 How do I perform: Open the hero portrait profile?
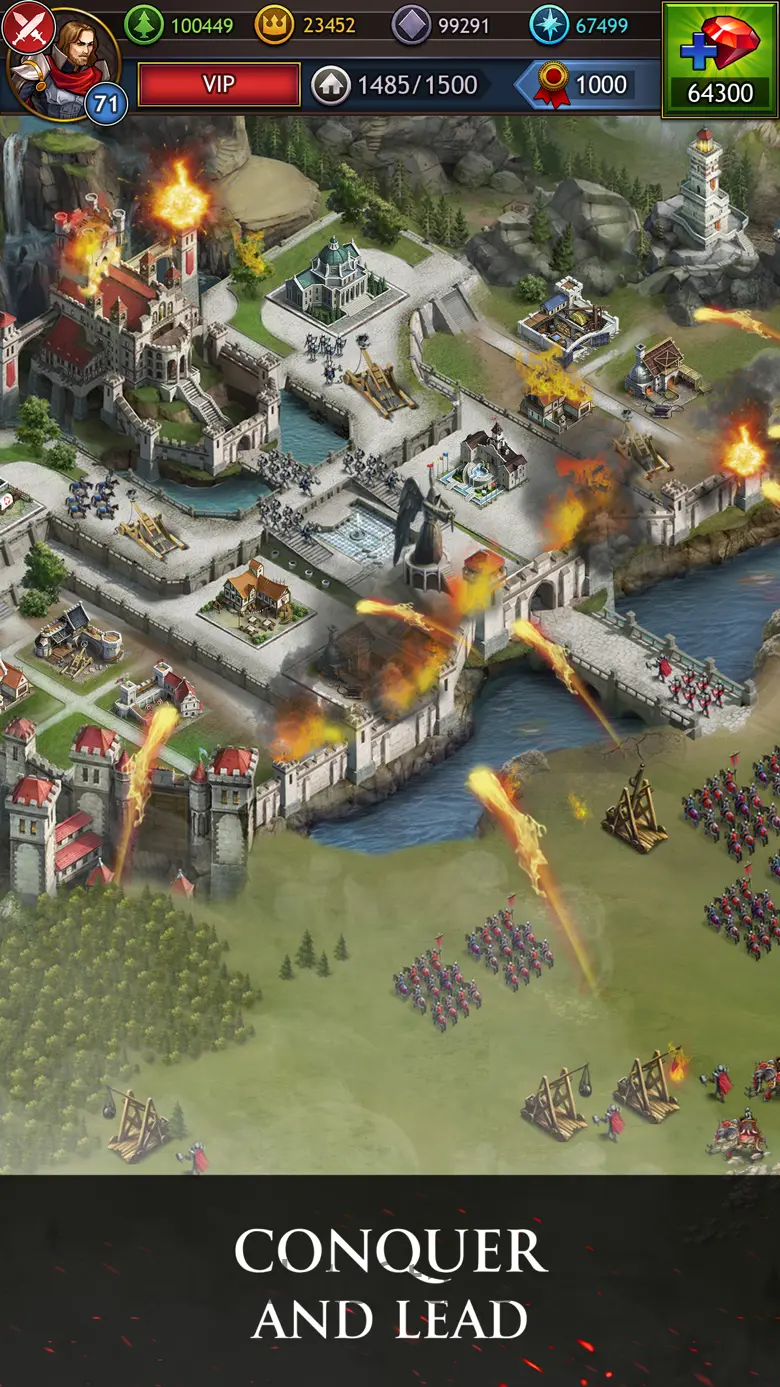click(x=66, y=60)
